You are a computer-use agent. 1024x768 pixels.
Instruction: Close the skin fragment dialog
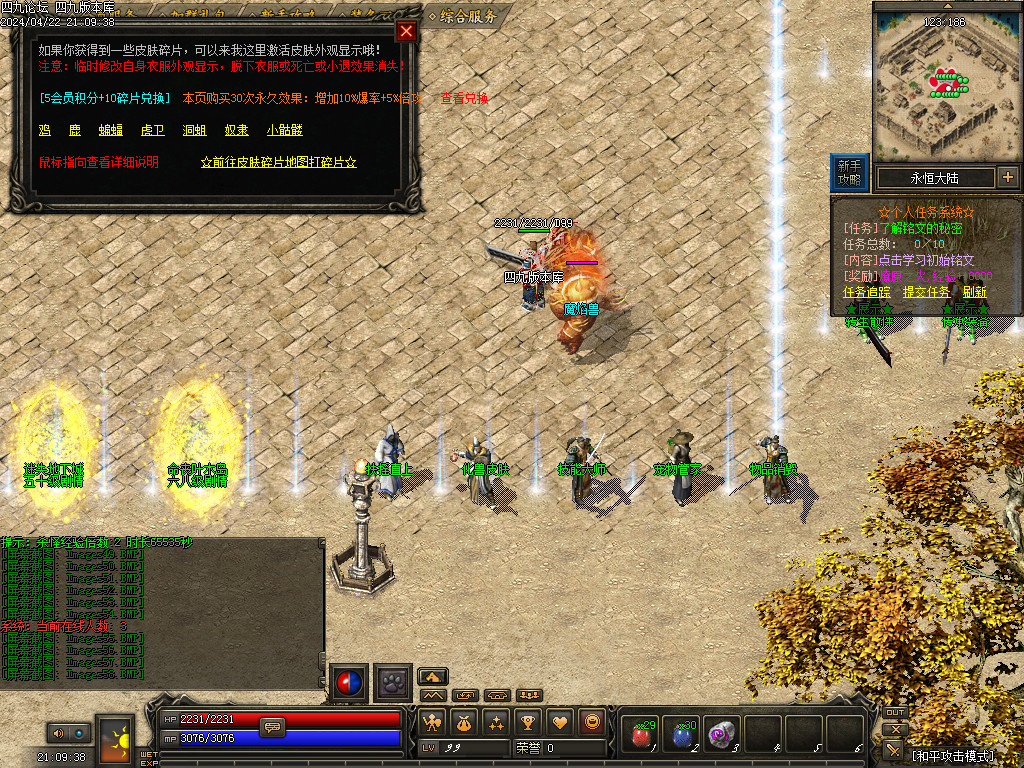[406, 31]
